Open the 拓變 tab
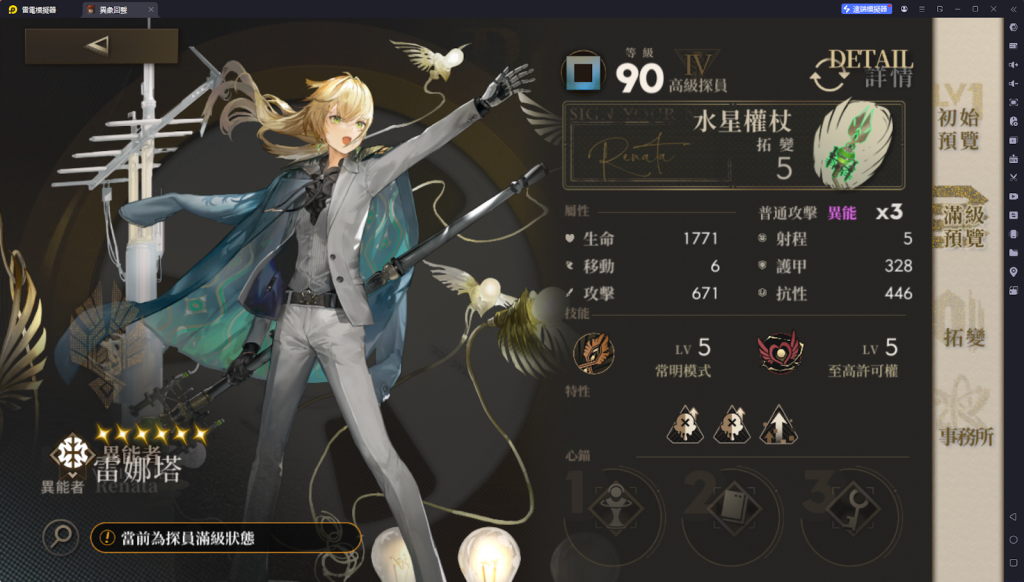The height and width of the screenshot is (582, 1024). [x=962, y=333]
